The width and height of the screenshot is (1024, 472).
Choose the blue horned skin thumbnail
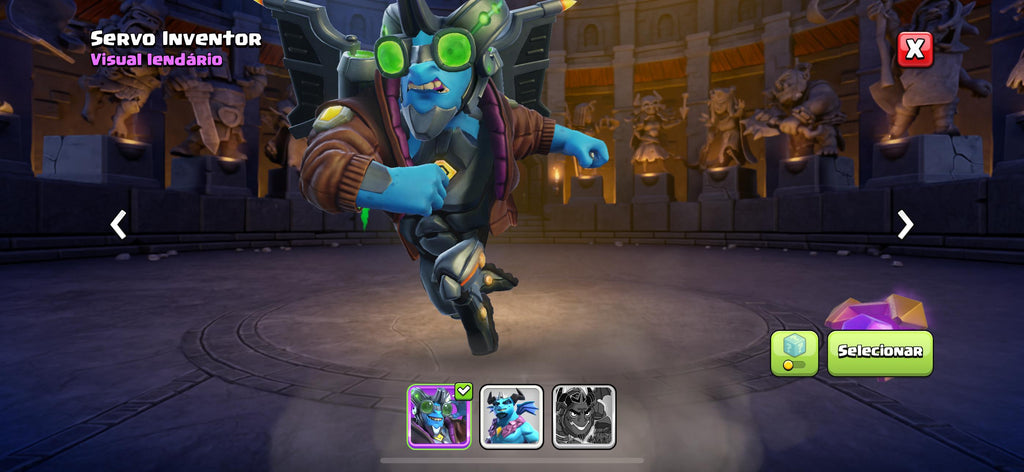(512, 416)
